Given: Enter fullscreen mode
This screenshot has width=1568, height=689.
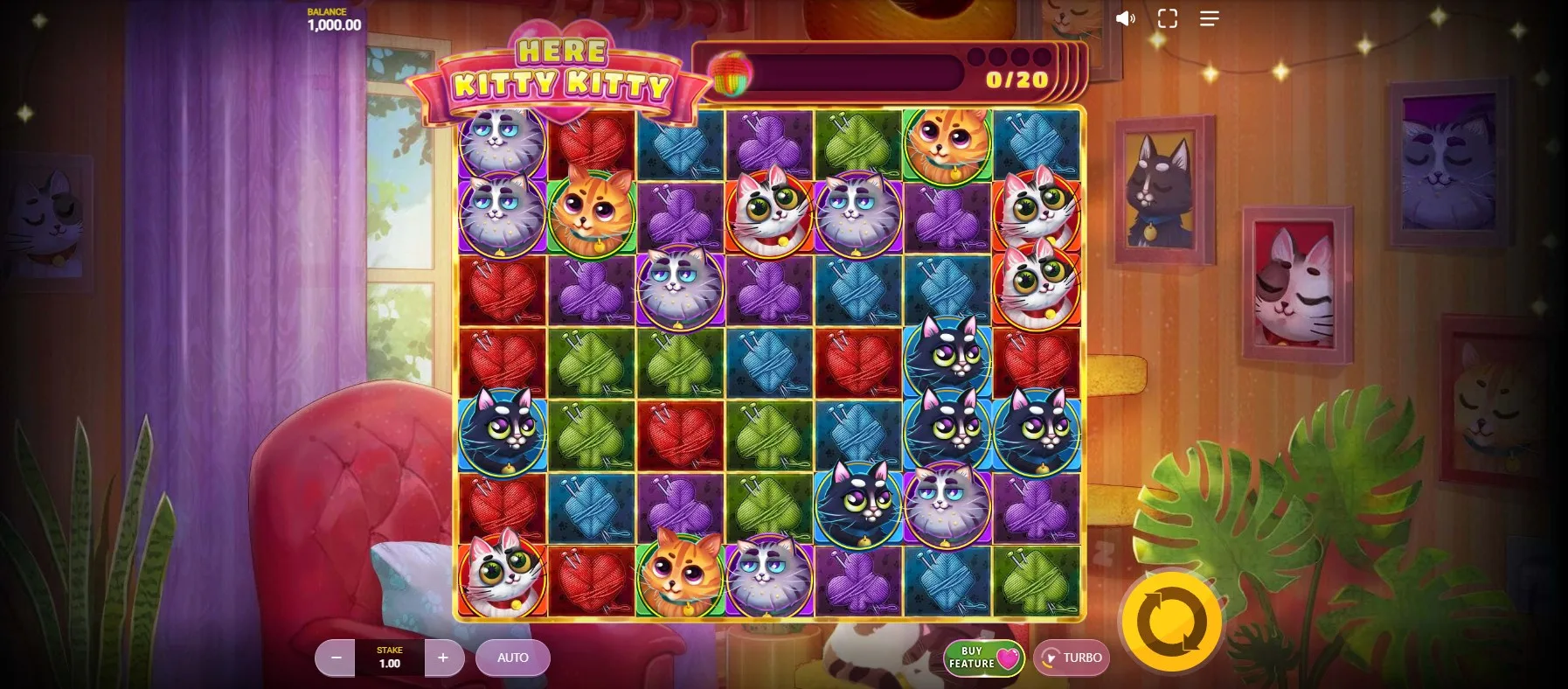Looking at the screenshot, I should (1168, 18).
